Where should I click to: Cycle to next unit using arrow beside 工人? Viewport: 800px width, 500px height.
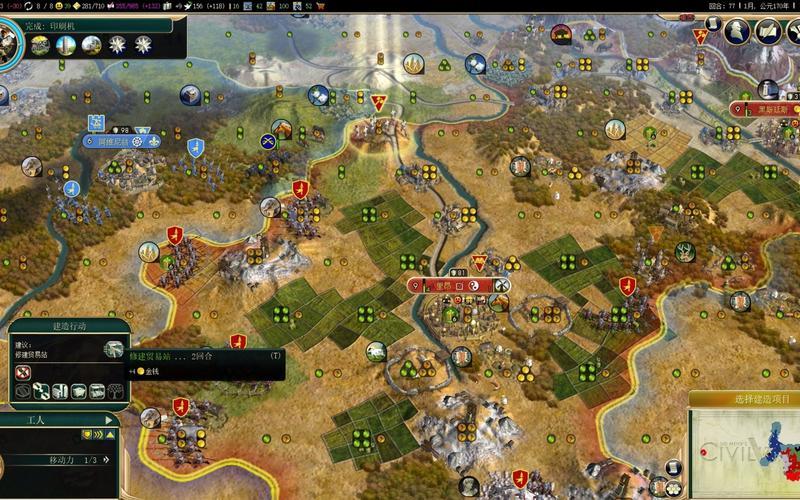tap(109, 421)
